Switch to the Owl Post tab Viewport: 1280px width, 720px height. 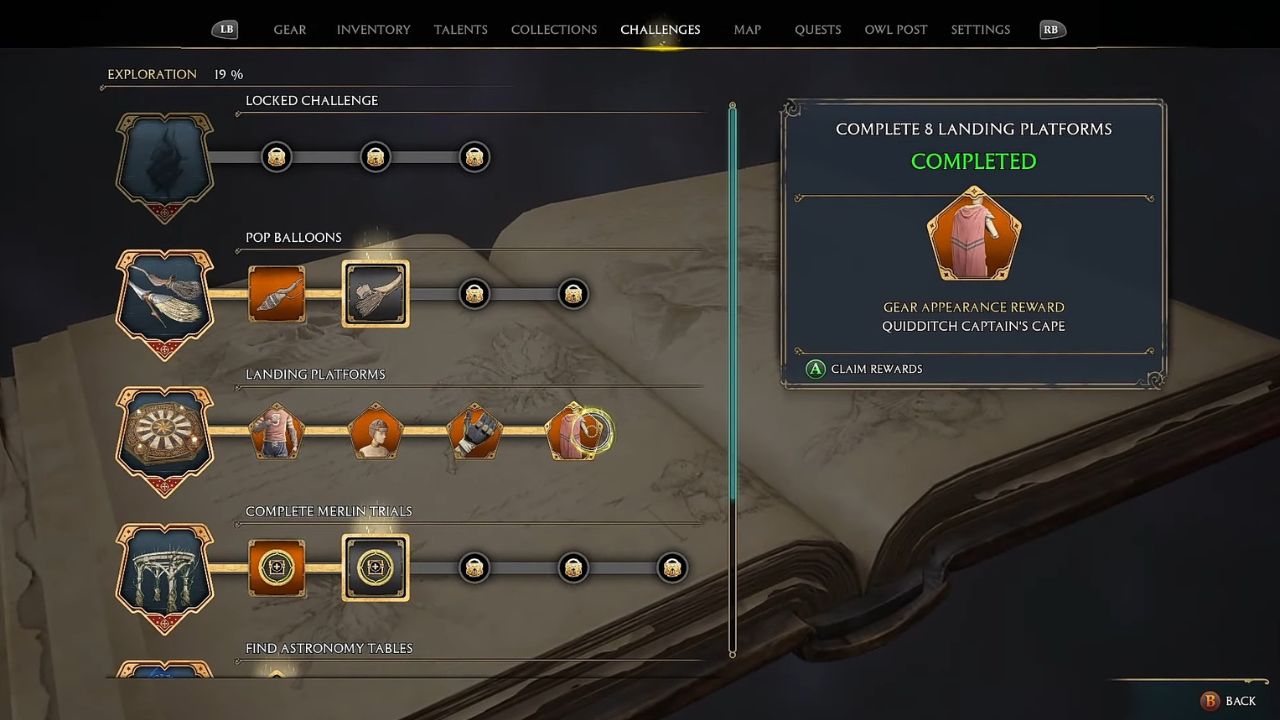(896, 30)
